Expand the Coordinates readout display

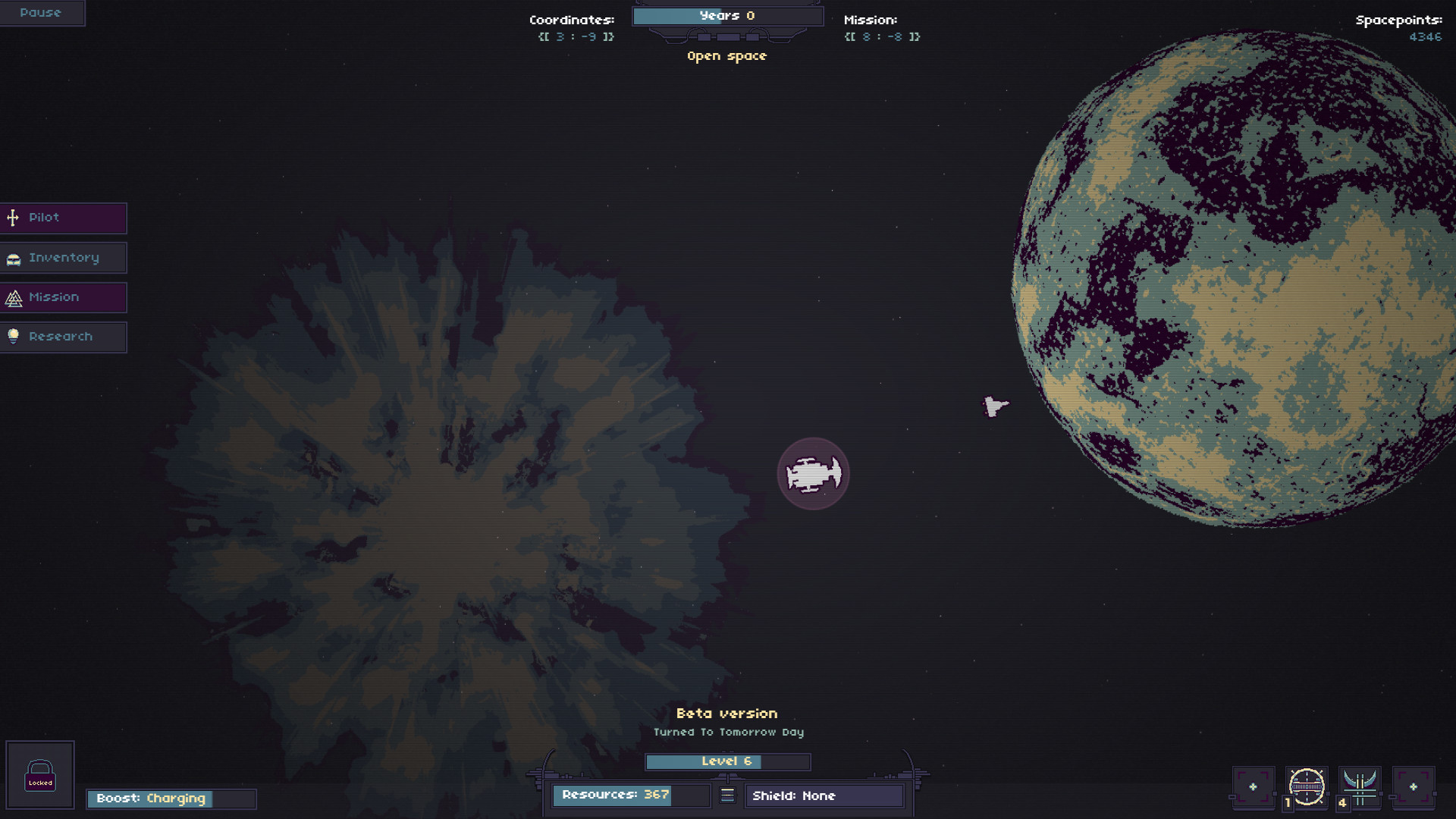coord(574,27)
